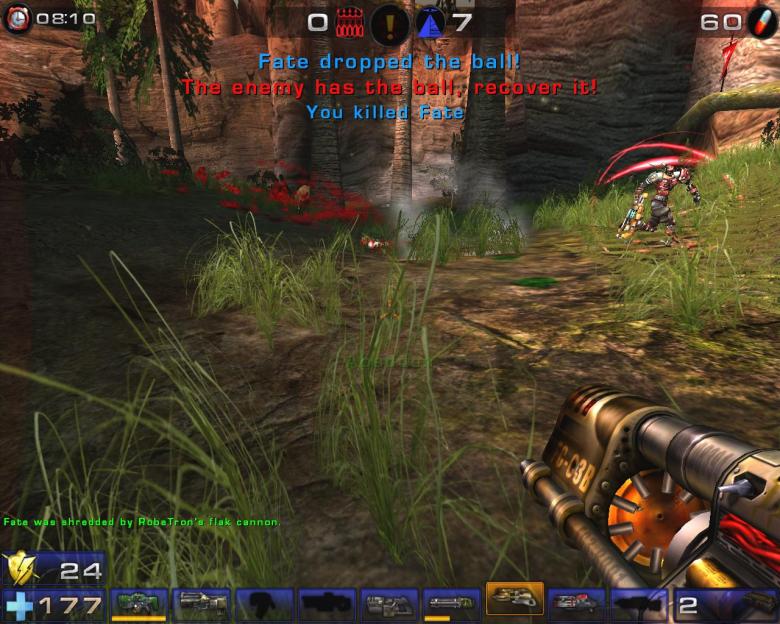This screenshot has height=624, width=780.
Task: Select the shield gun weapon slot
Action: 141,604
